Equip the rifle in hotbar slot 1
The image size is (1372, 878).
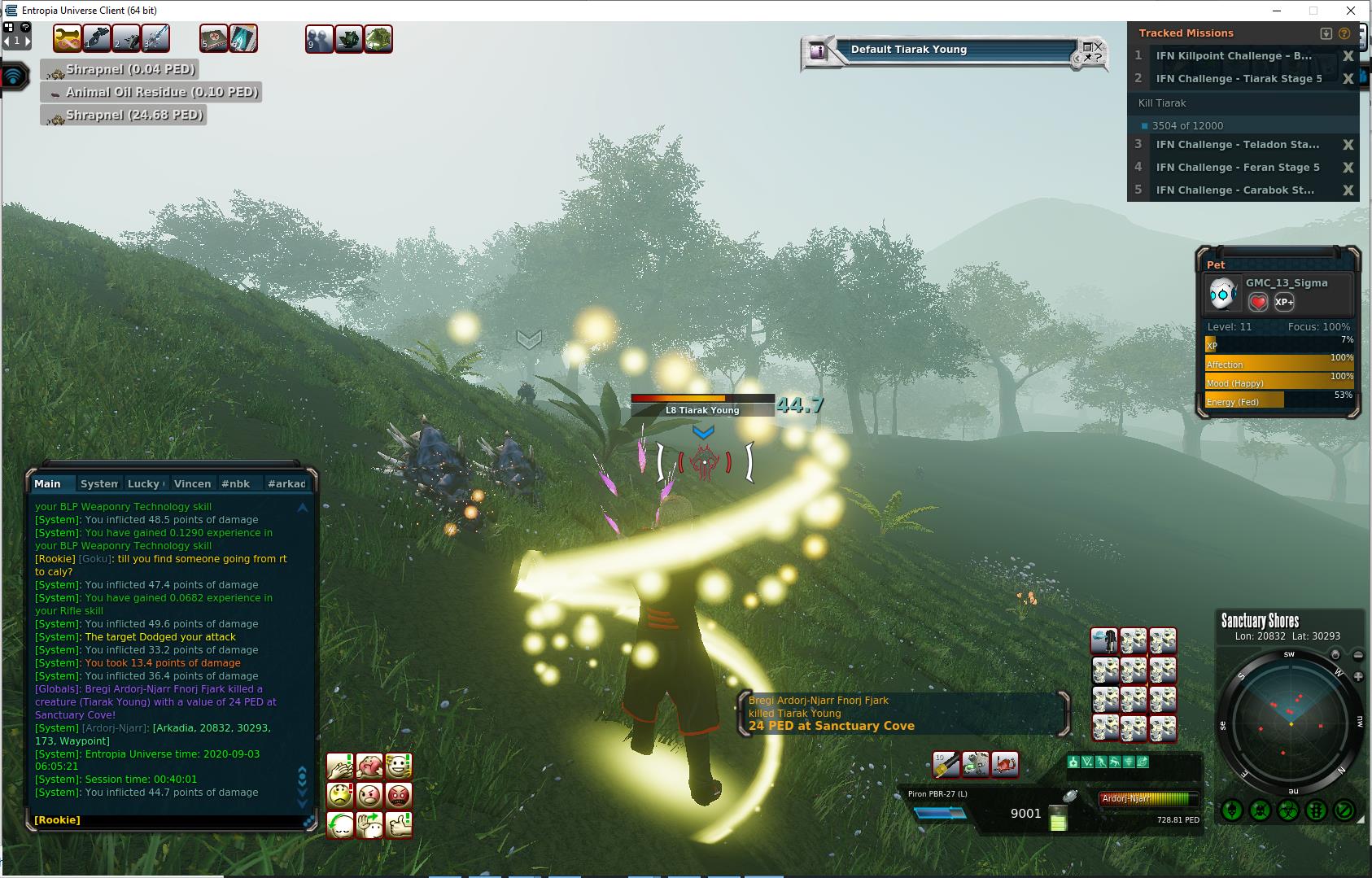point(97,38)
